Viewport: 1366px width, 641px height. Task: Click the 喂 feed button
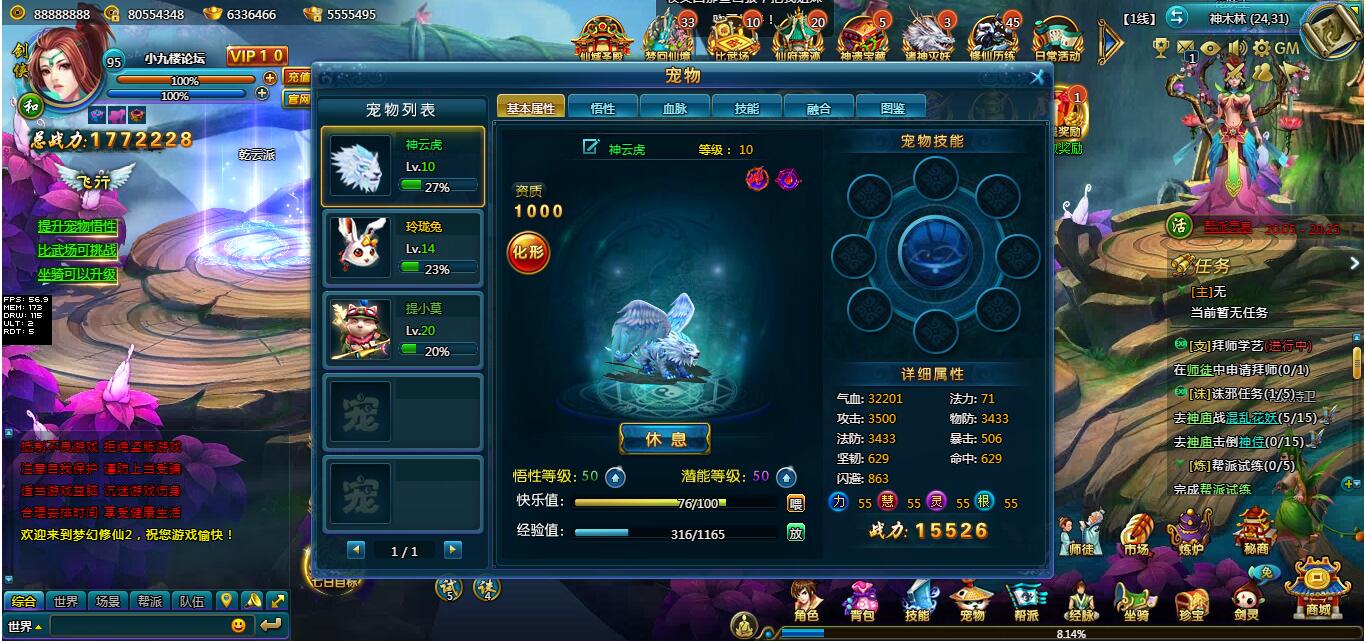tap(796, 503)
